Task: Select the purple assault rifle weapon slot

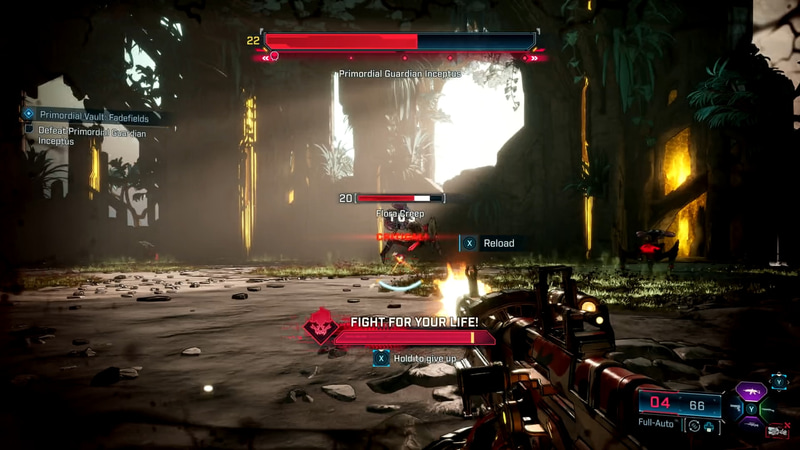Action: click(x=751, y=391)
